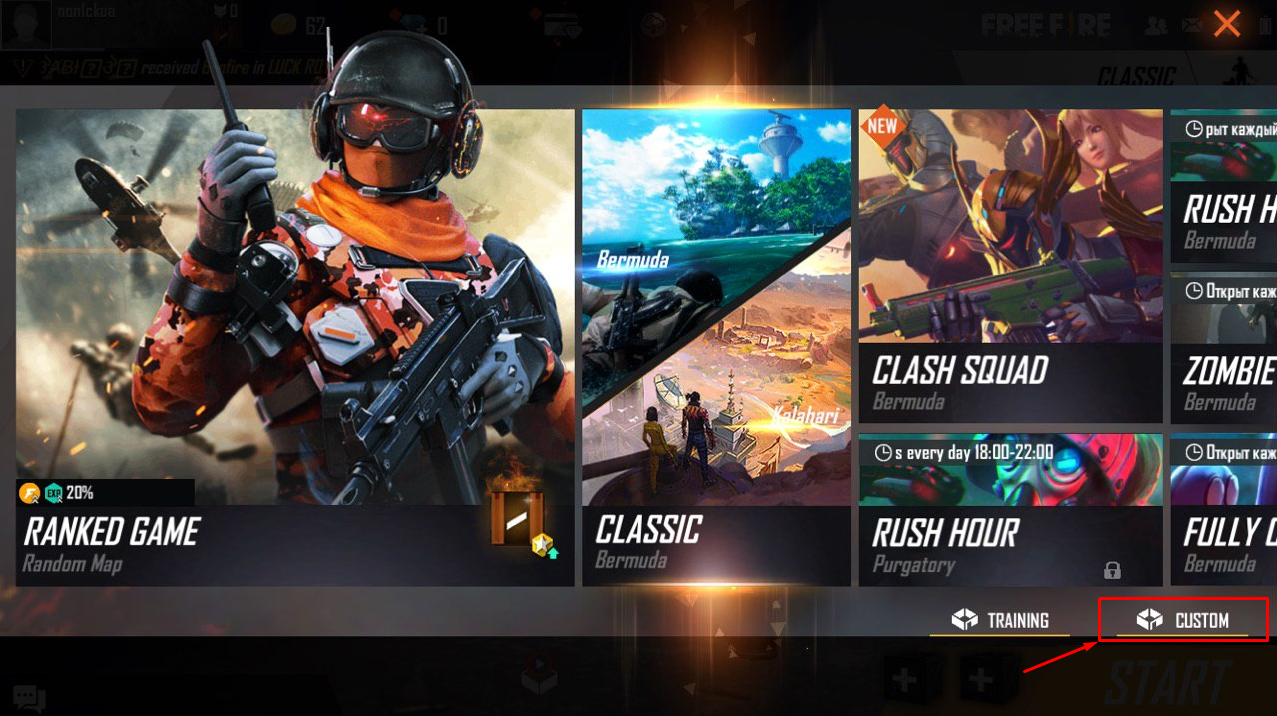Pick the Zombie mode tile
Image resolution: width=1277 pixels, height=716 pixels.
pos(1224,348)
